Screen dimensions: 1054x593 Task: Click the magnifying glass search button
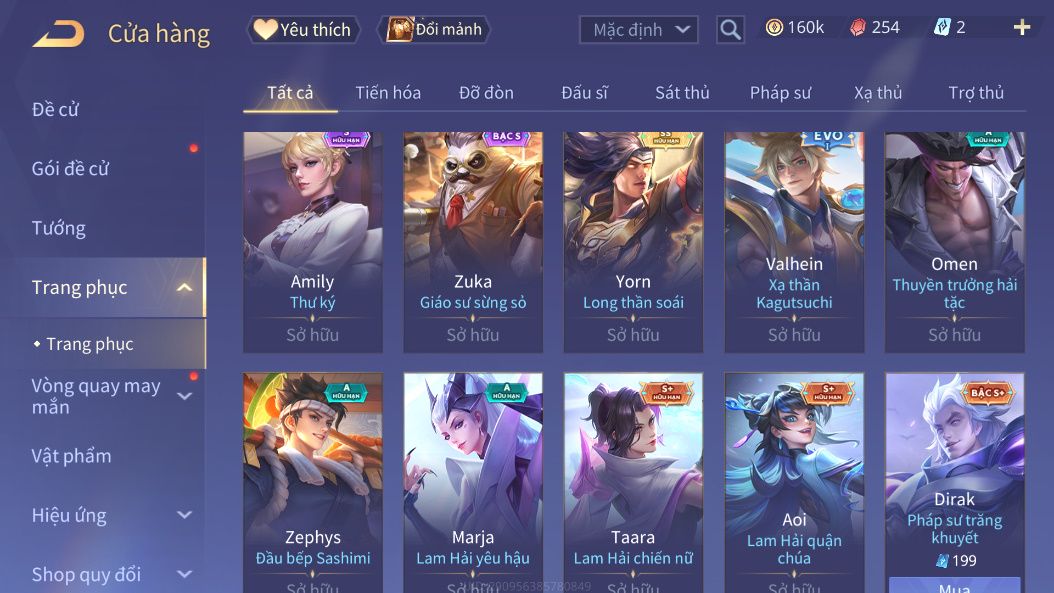731,30
